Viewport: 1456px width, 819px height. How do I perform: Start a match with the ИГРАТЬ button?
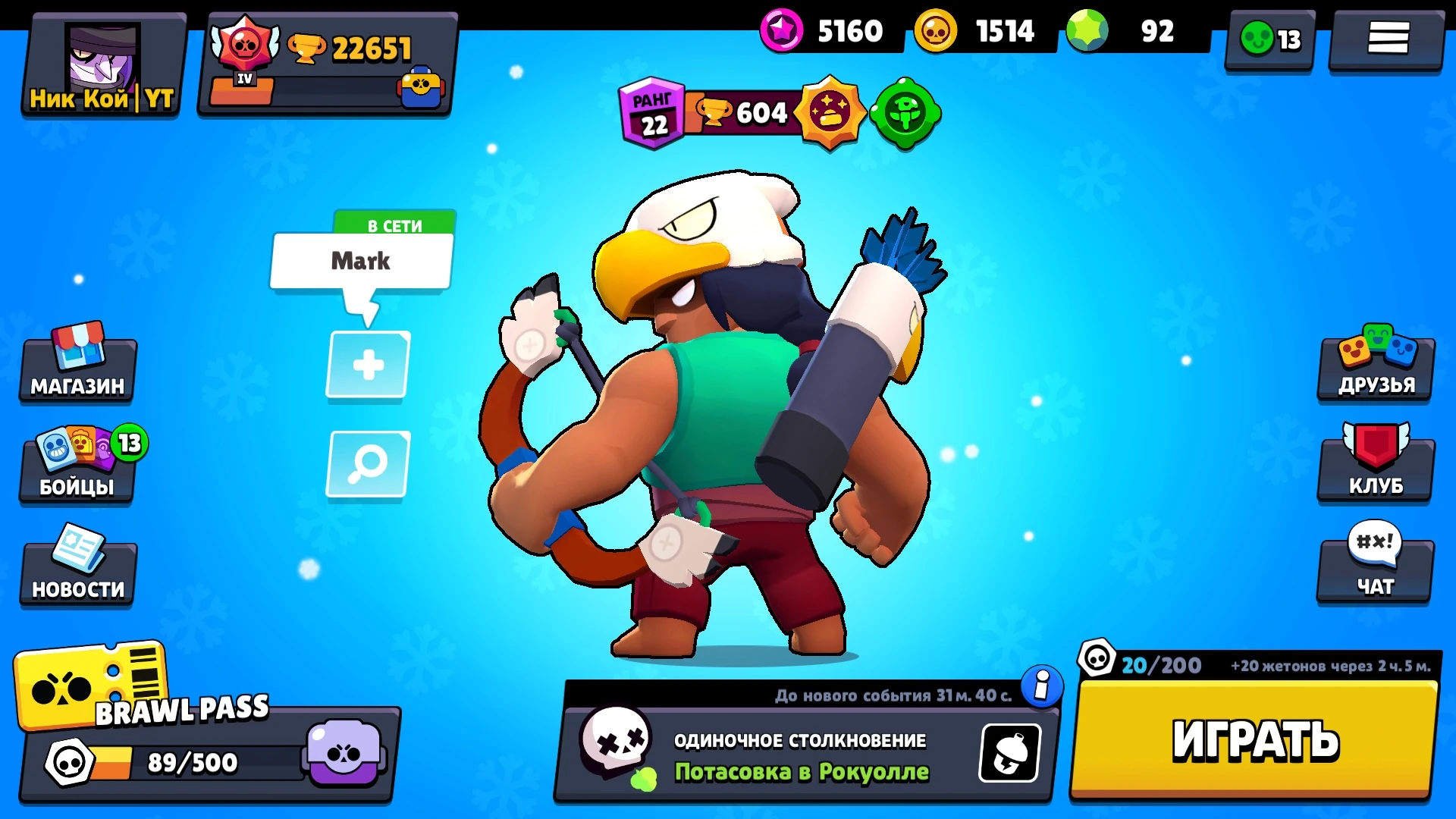pyautogui.click(x=1255, y=739)
